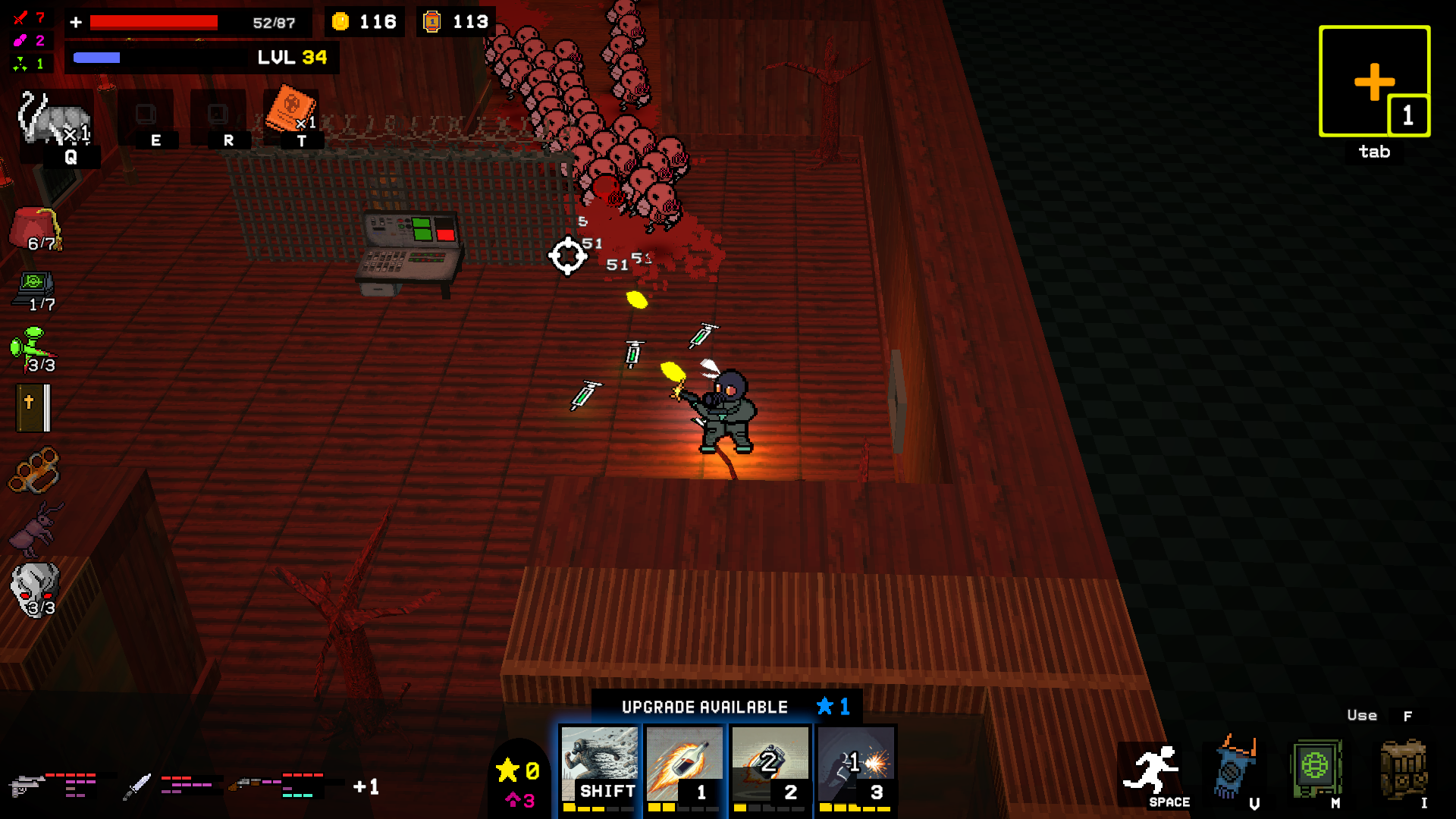Open the medkit box with the plus sign
This screenshot has width=1456, height=819.
1374,82
